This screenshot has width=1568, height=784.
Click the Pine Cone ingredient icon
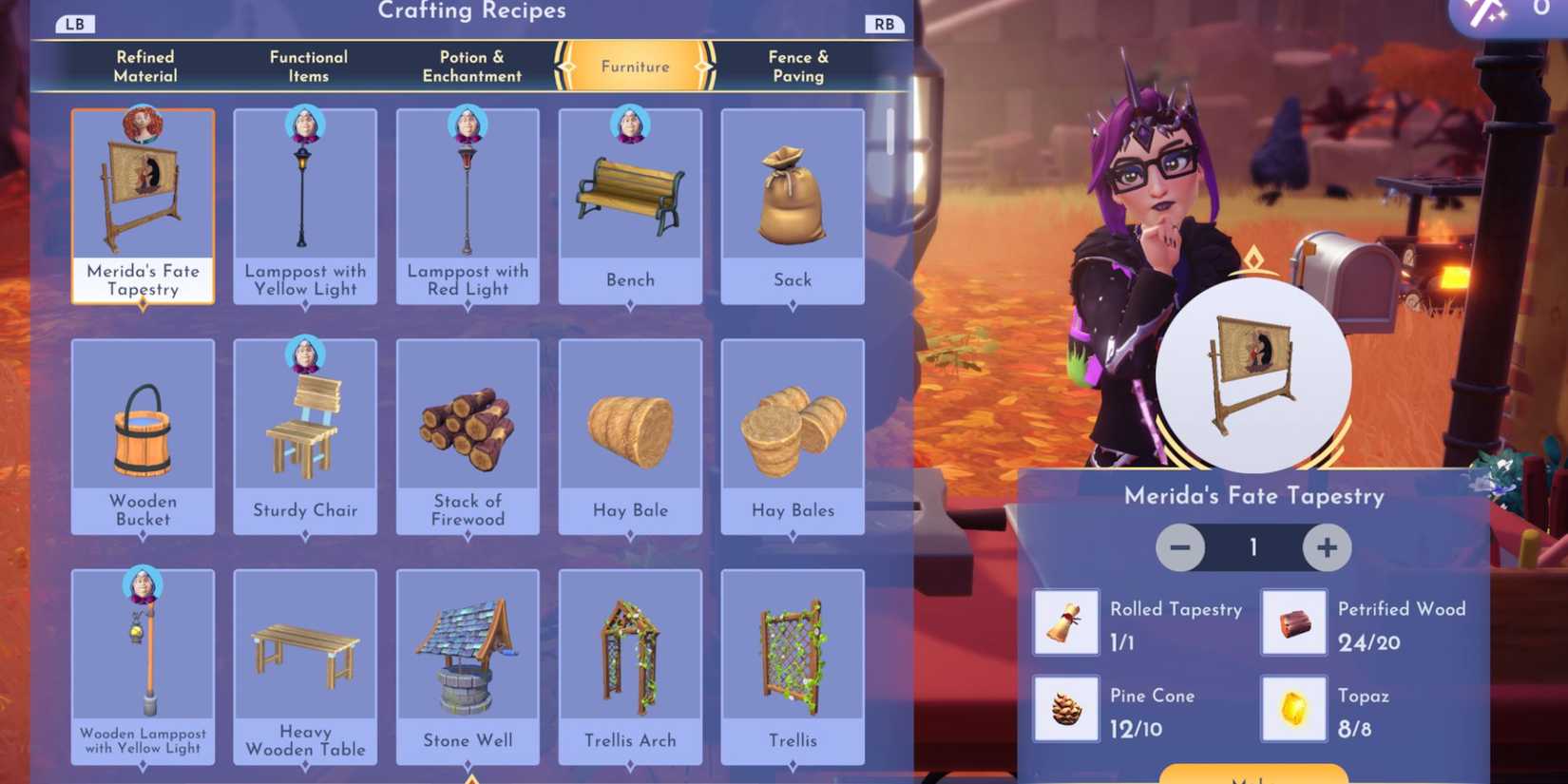pos(1065,708)
